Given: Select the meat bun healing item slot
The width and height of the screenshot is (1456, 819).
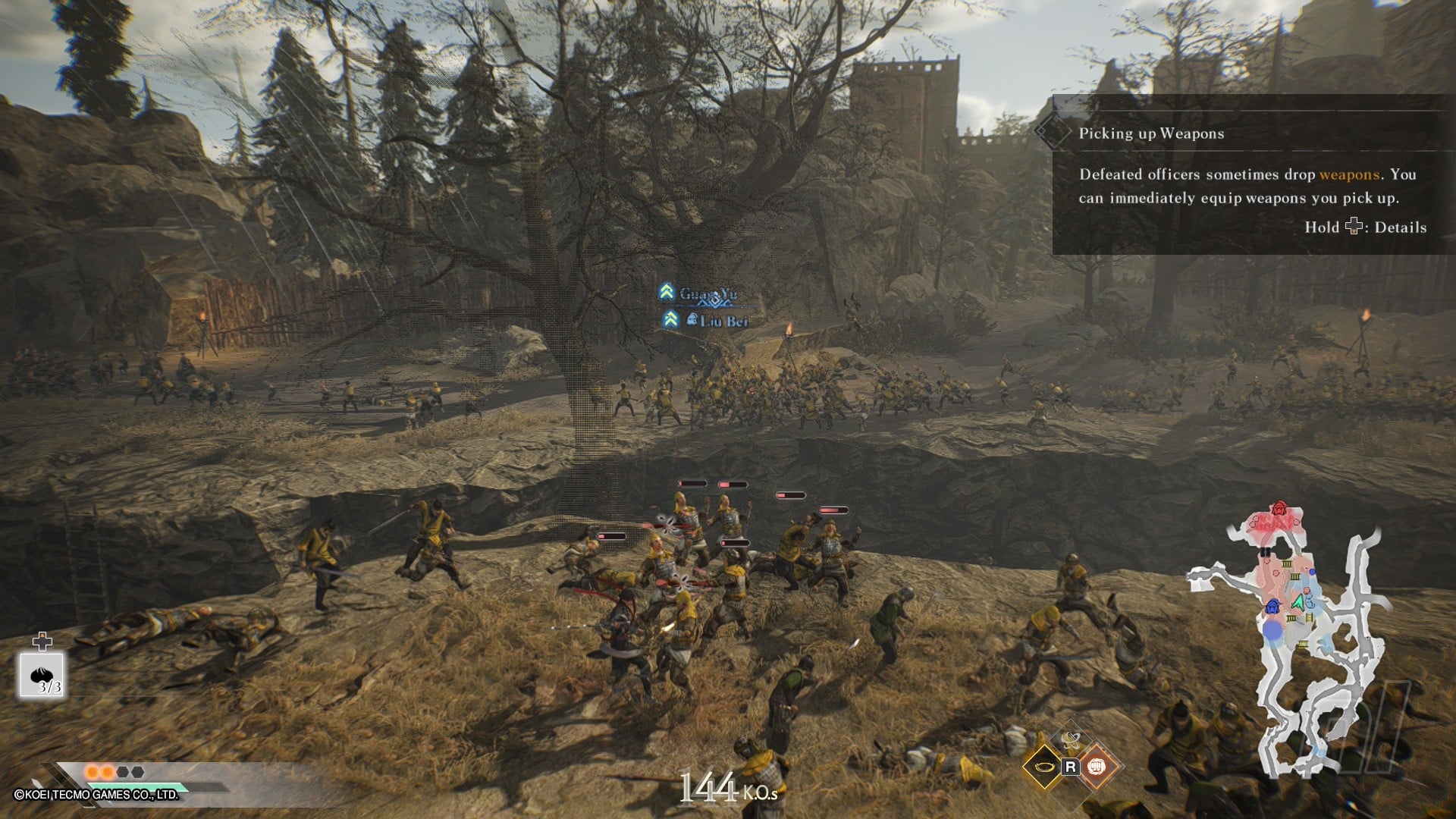Looking at the screenshot, I should coord(42,675).
